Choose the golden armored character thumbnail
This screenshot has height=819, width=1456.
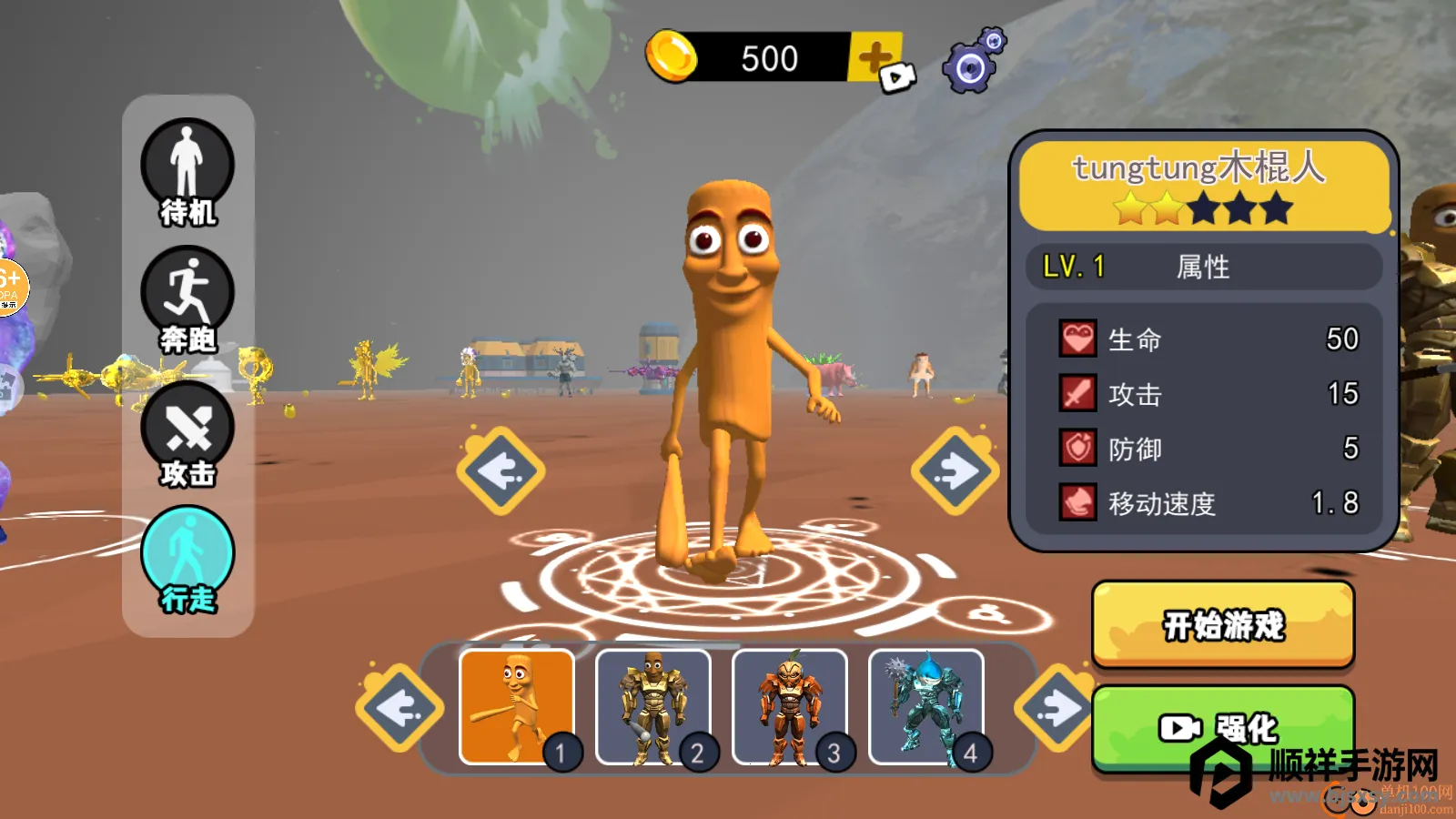pyautogui.click(x=653, y=707)
